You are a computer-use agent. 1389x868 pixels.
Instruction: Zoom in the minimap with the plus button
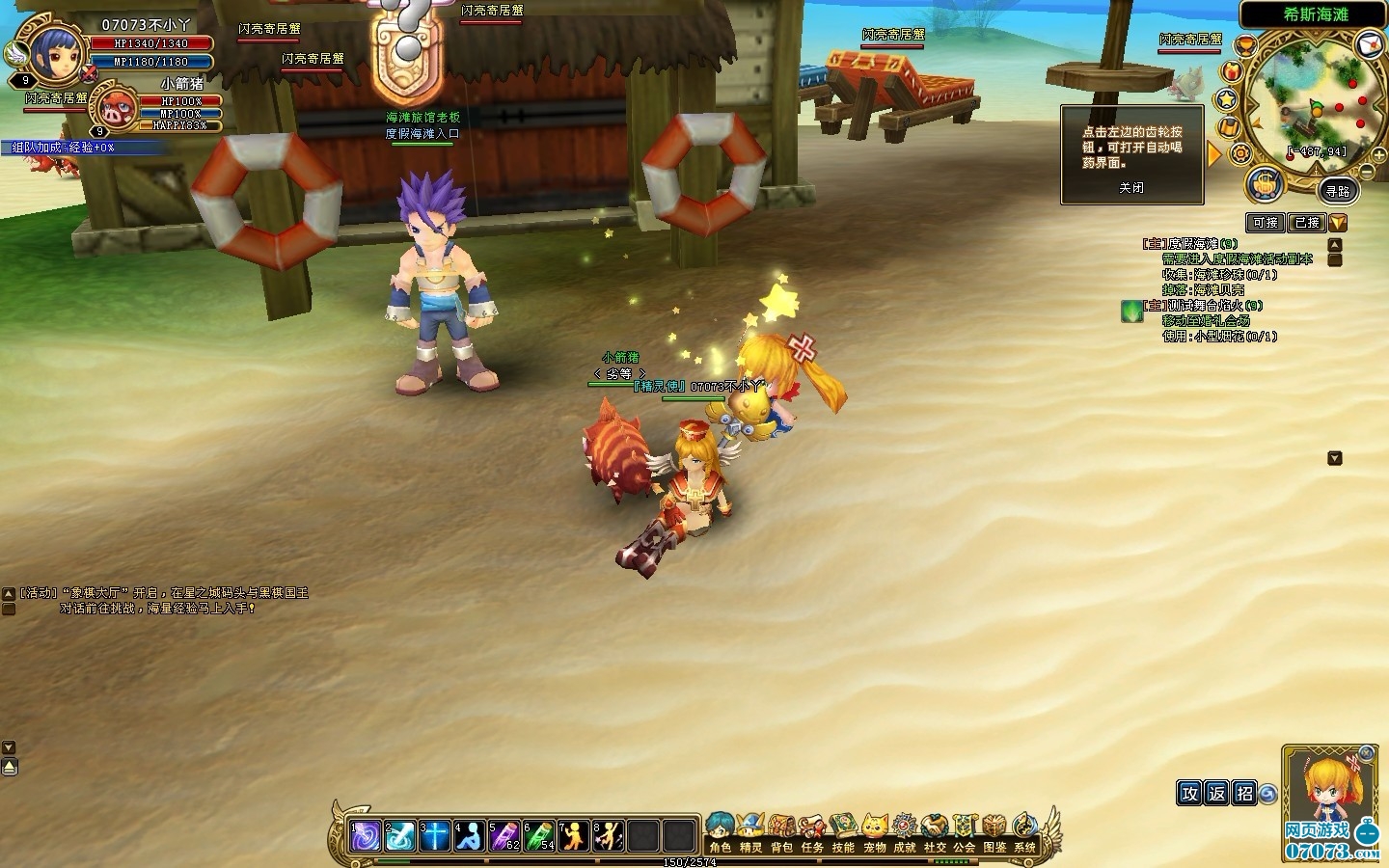coord(1380,155)
